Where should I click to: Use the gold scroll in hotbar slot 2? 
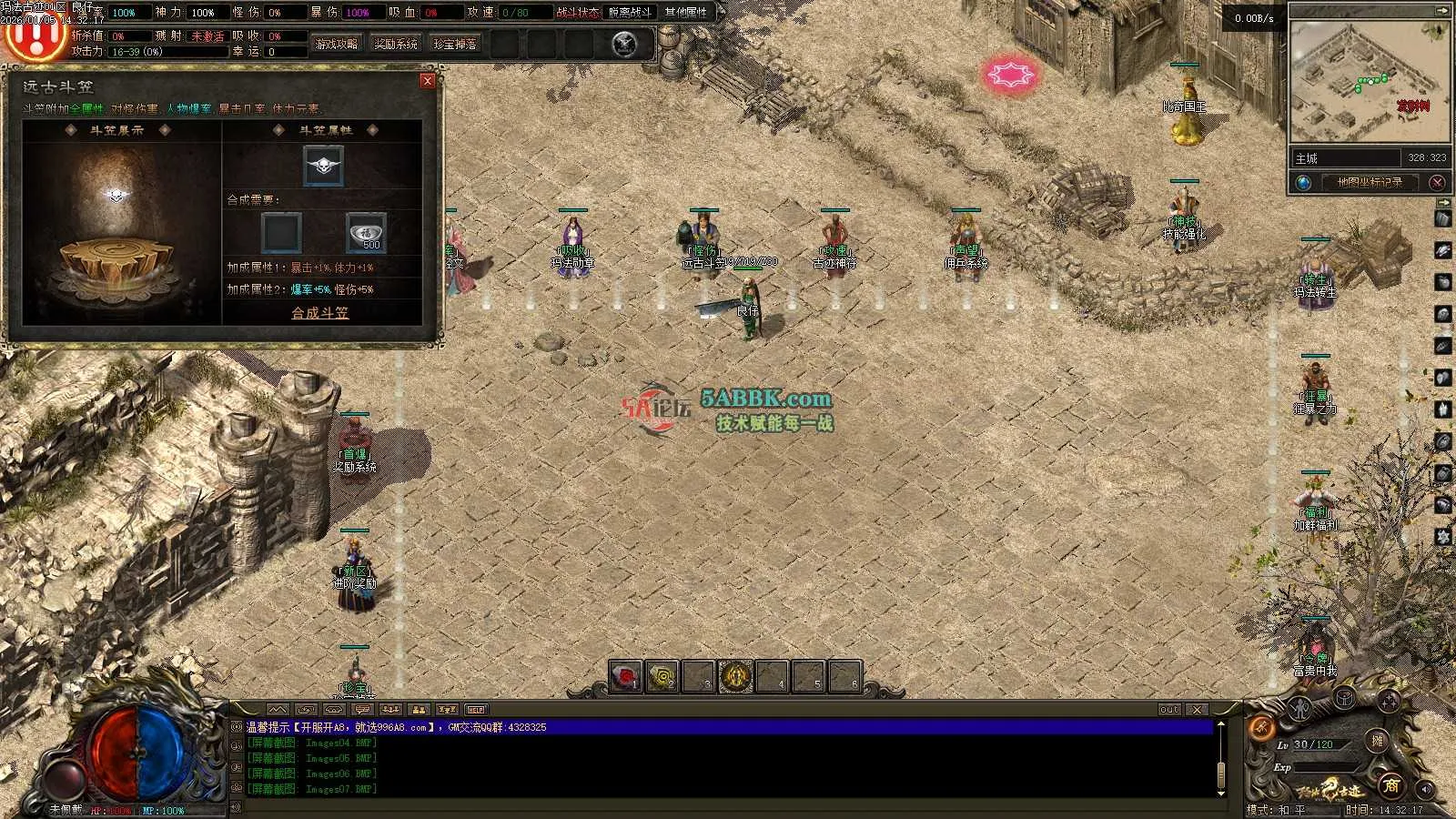(x=662, y=676)
